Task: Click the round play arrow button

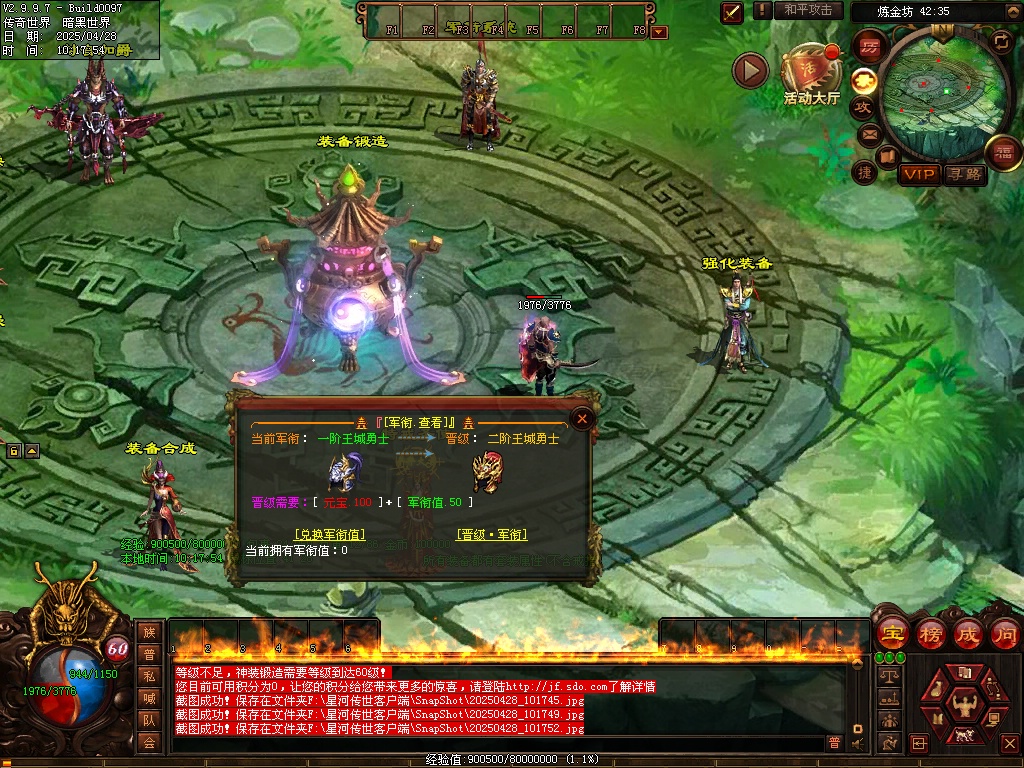Action: [x=750, y=70]
